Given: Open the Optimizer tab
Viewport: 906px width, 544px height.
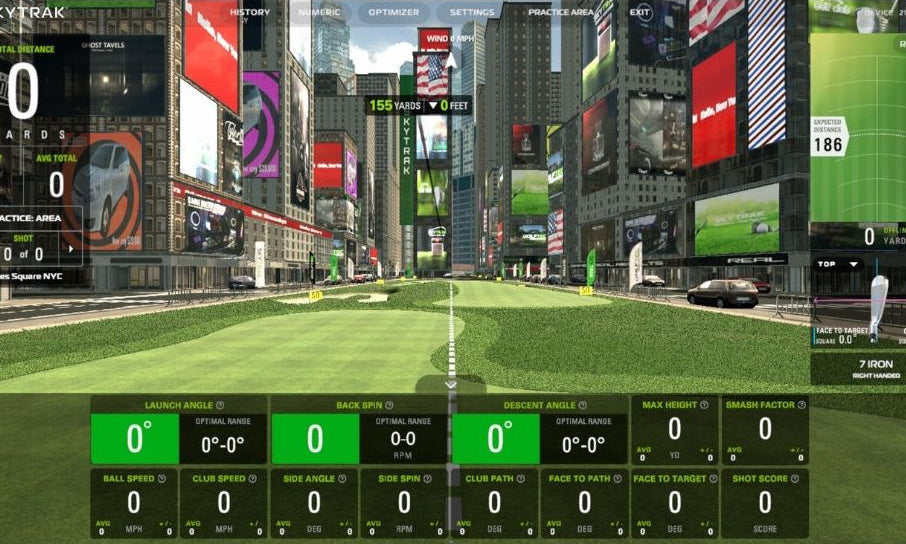Looking at the screenshot, I should [x=393, y=12].
